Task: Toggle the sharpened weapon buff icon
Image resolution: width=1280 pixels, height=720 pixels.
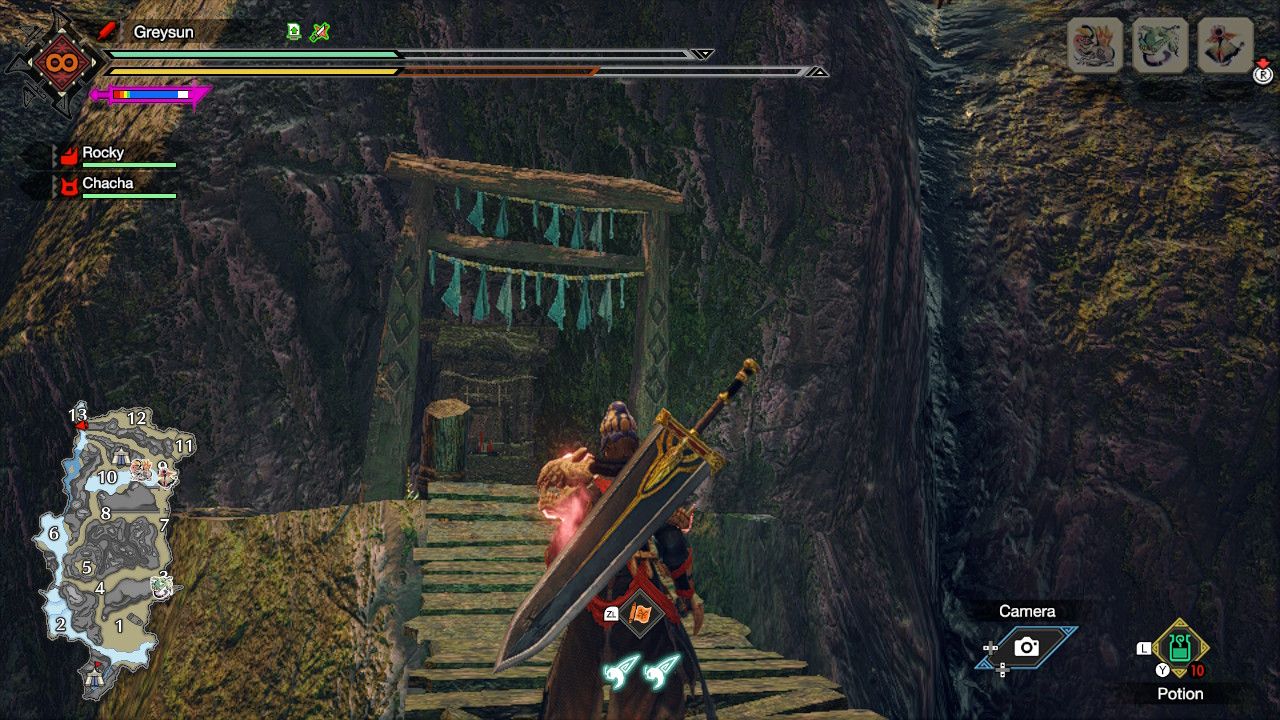Action: tap(319, 32)
